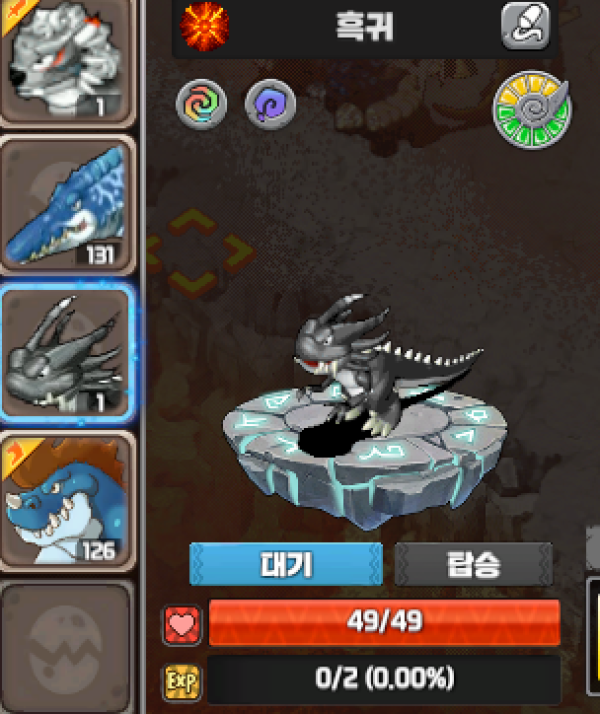Tap the purple swirl skill icon
Screen dimensions: 600x714
coord(268,102)
